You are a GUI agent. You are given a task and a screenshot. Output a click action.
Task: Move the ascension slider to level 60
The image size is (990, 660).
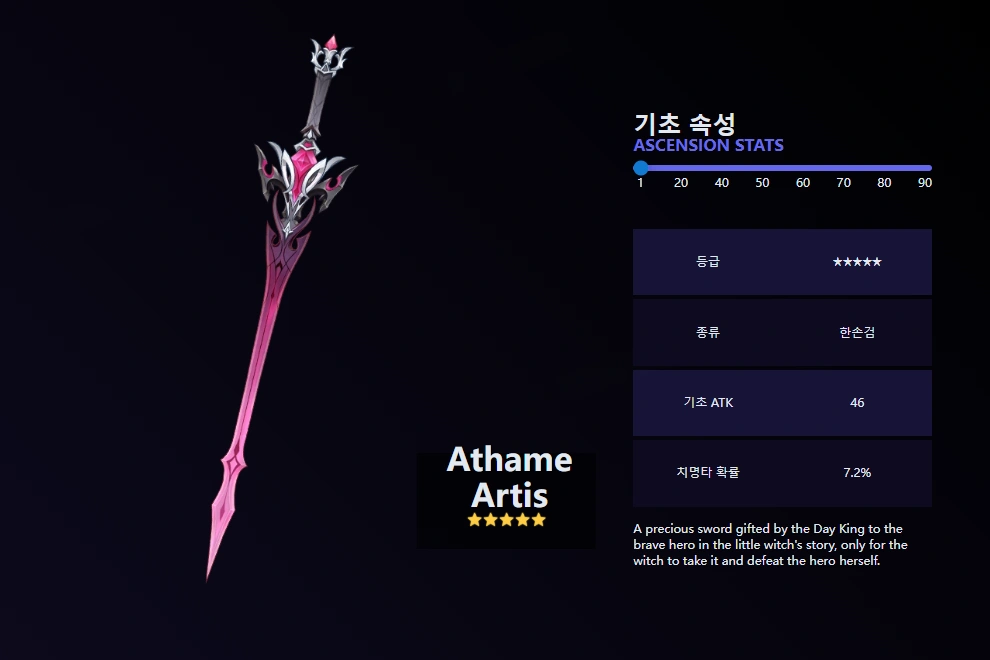click(x=803, y=168)
